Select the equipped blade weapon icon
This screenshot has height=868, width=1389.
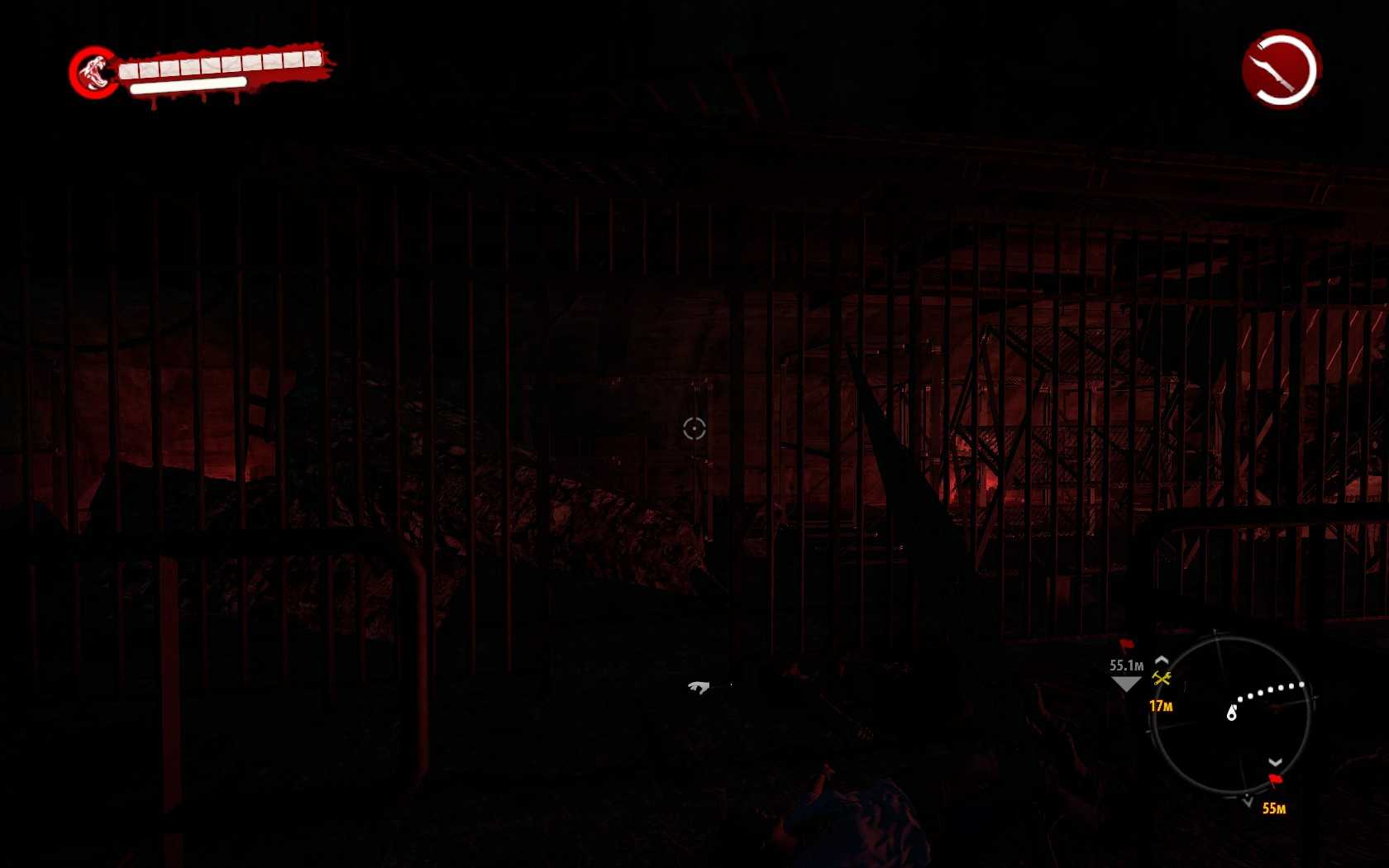(x=1281, y=69)
